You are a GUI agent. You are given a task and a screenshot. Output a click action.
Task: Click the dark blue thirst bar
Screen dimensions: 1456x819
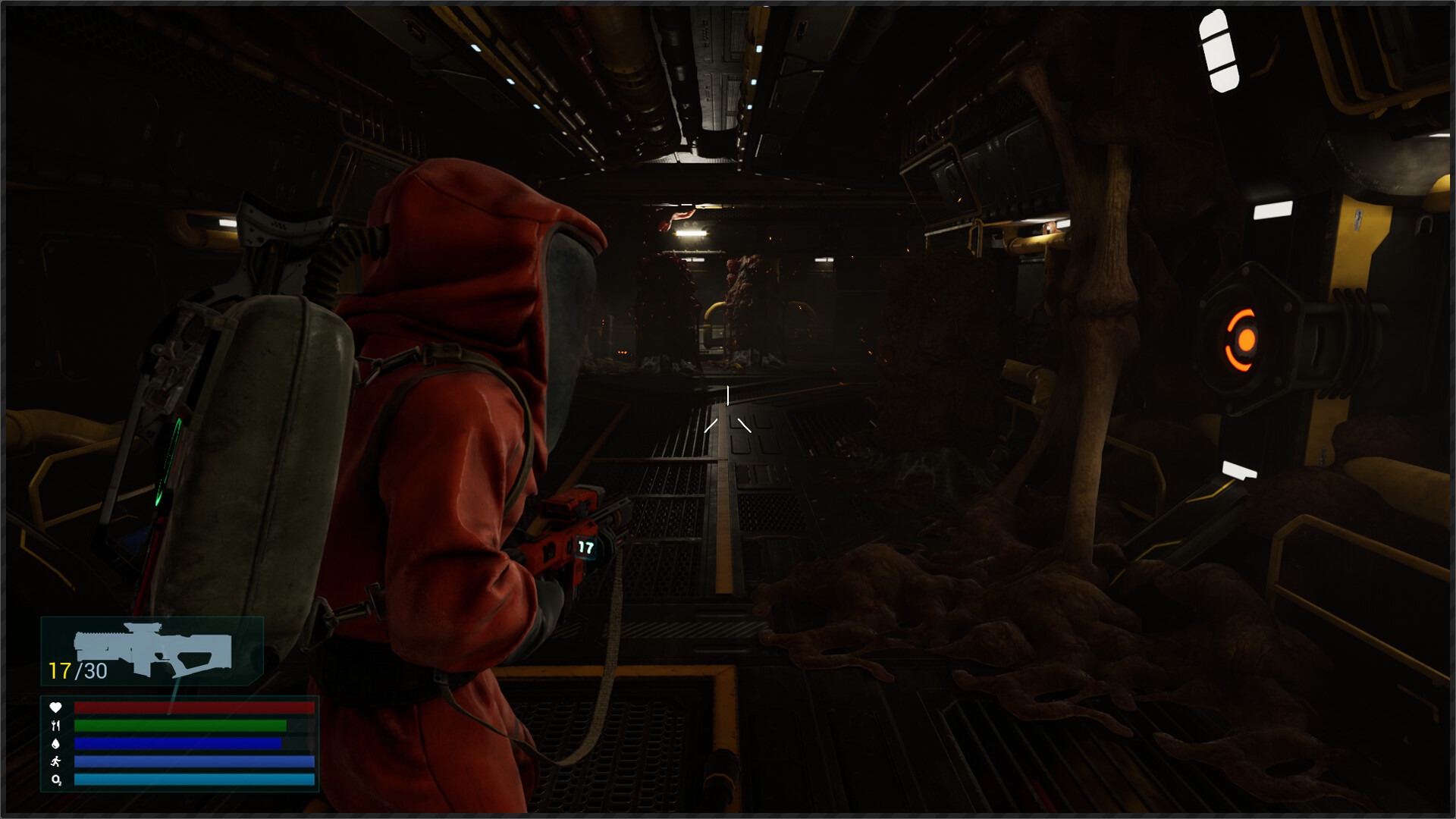pyautogui.click(x=178, y=744)
